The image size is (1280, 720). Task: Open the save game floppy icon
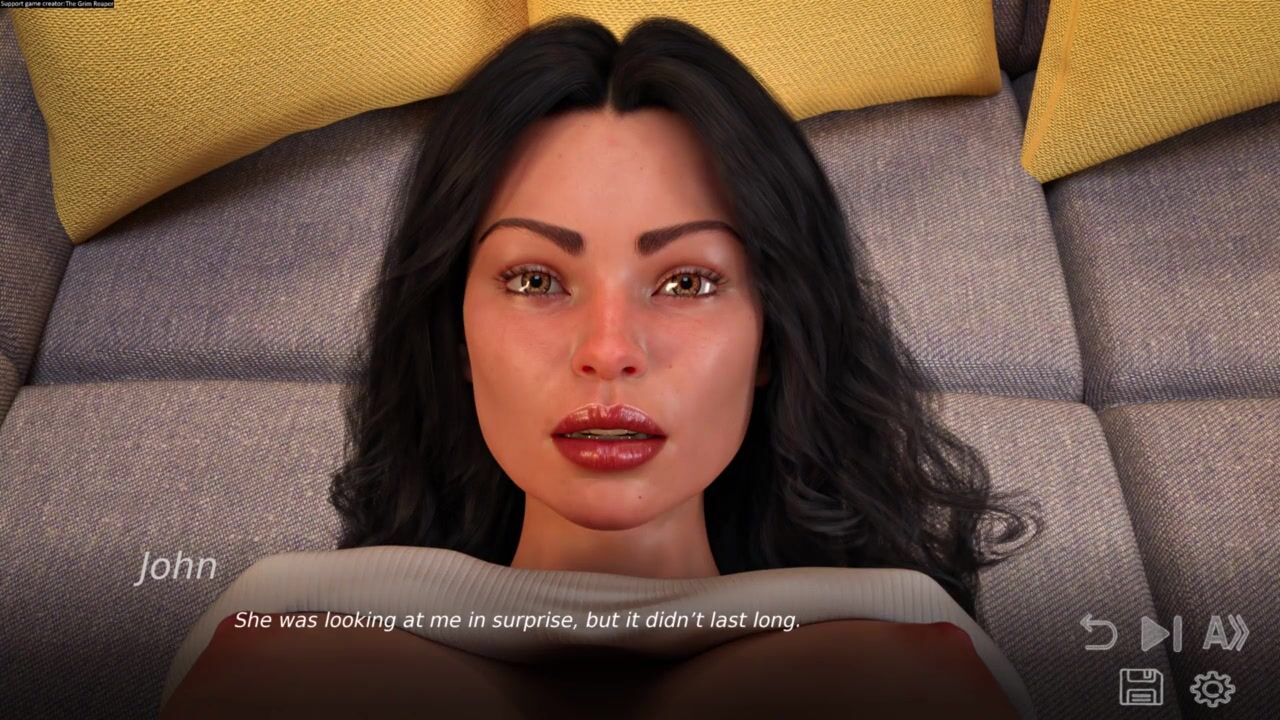tap(1140, 687)
